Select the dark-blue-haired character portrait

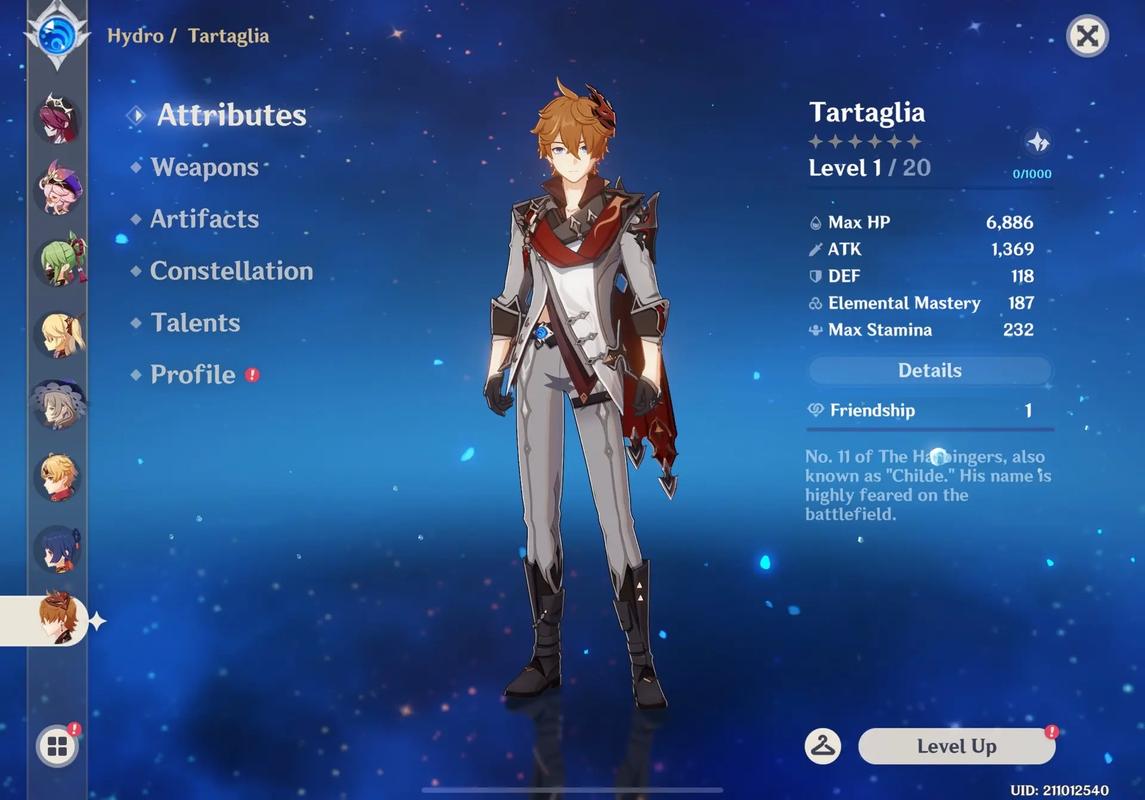(x=58, y=548)
